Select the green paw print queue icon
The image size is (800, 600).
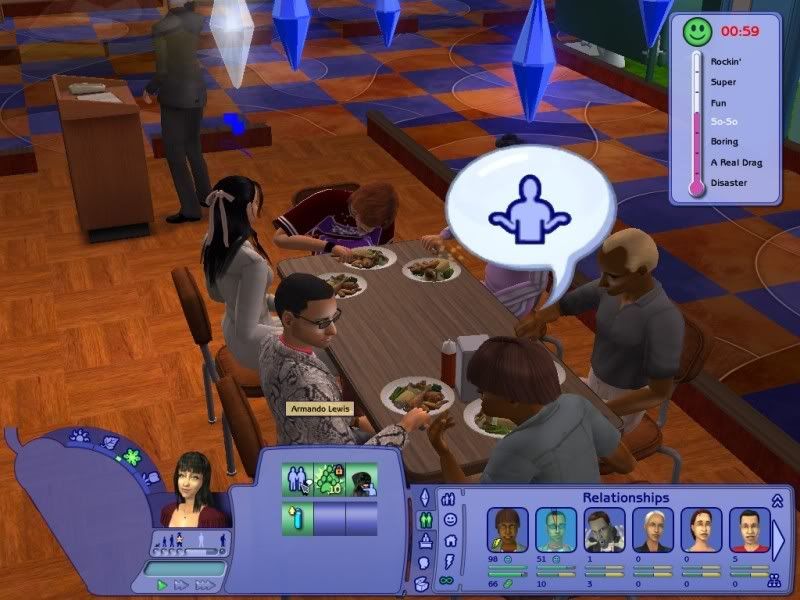[329, 480]
